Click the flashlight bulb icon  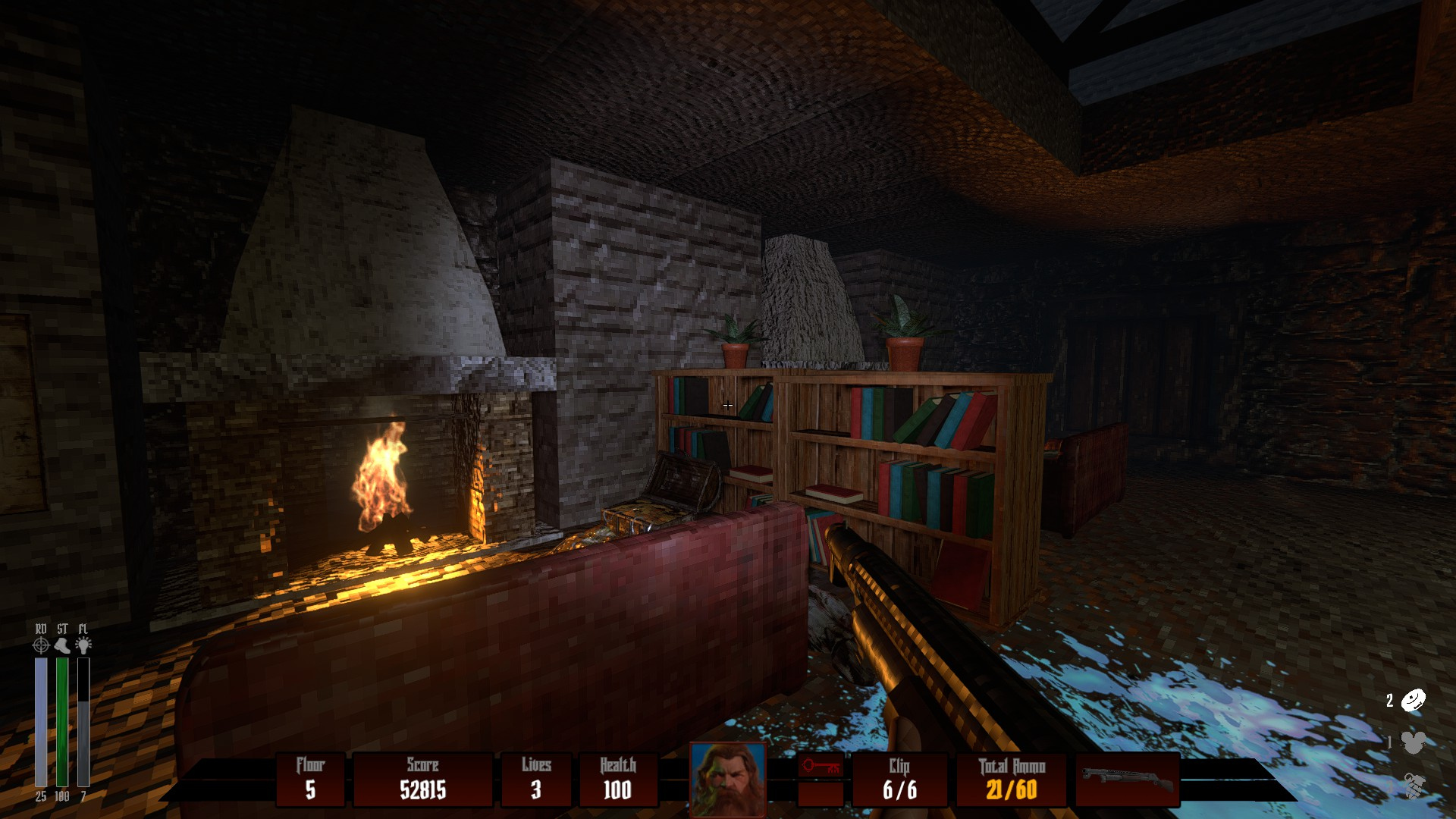(x=83, y=645)
